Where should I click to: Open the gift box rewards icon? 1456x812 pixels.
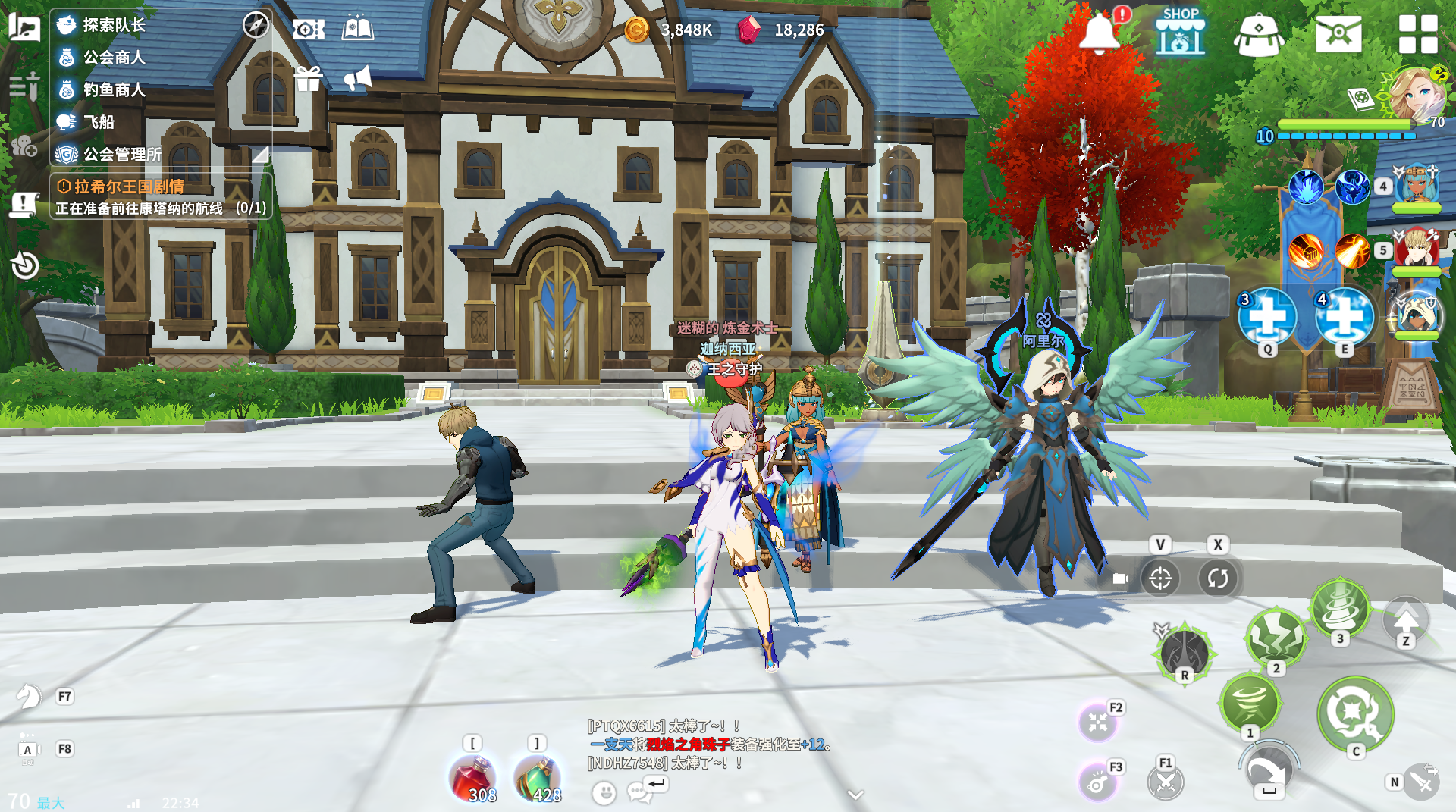pyautogui.click(x=309, y=79)
